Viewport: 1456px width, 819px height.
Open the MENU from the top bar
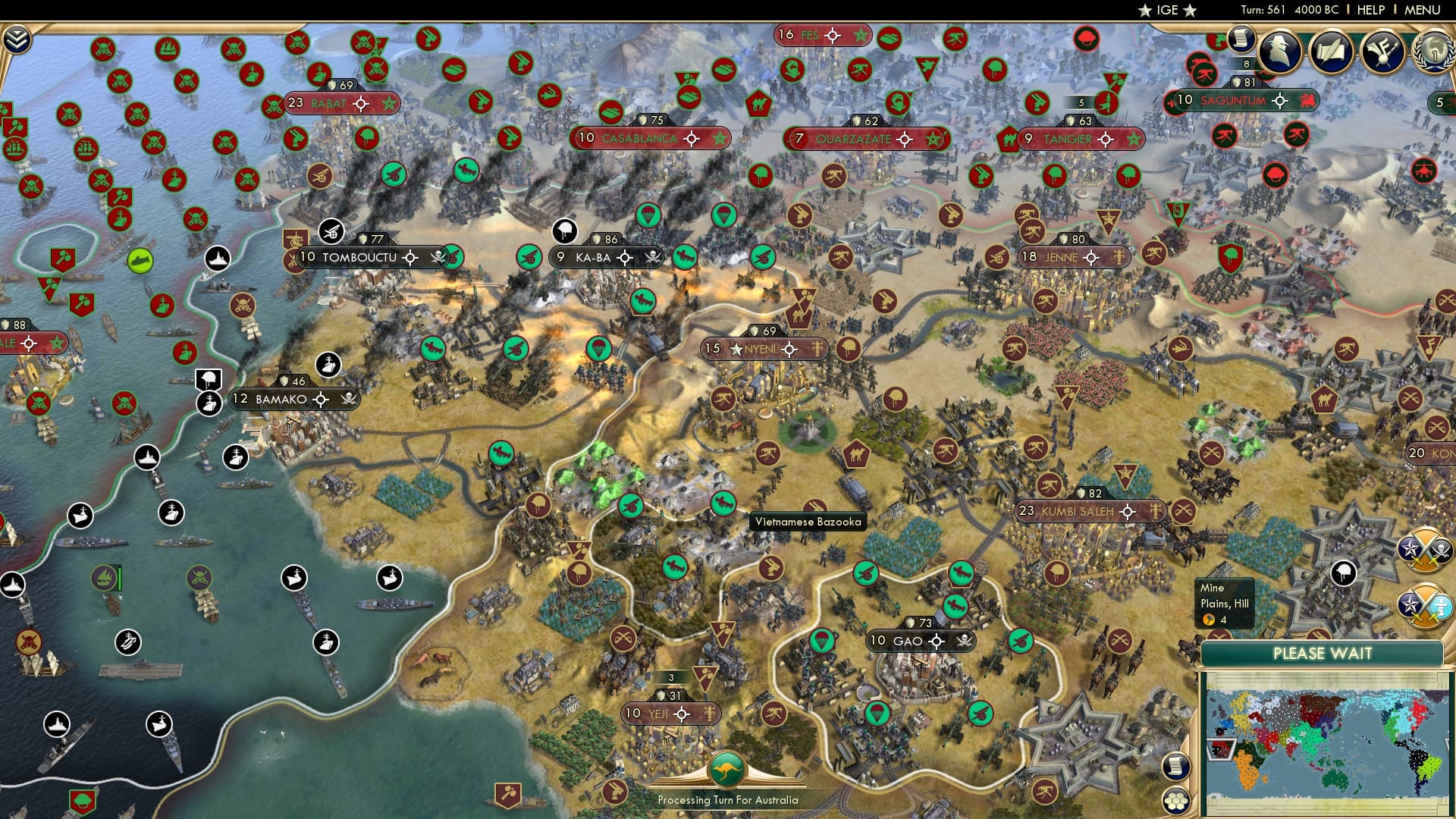pos(1421,10)
